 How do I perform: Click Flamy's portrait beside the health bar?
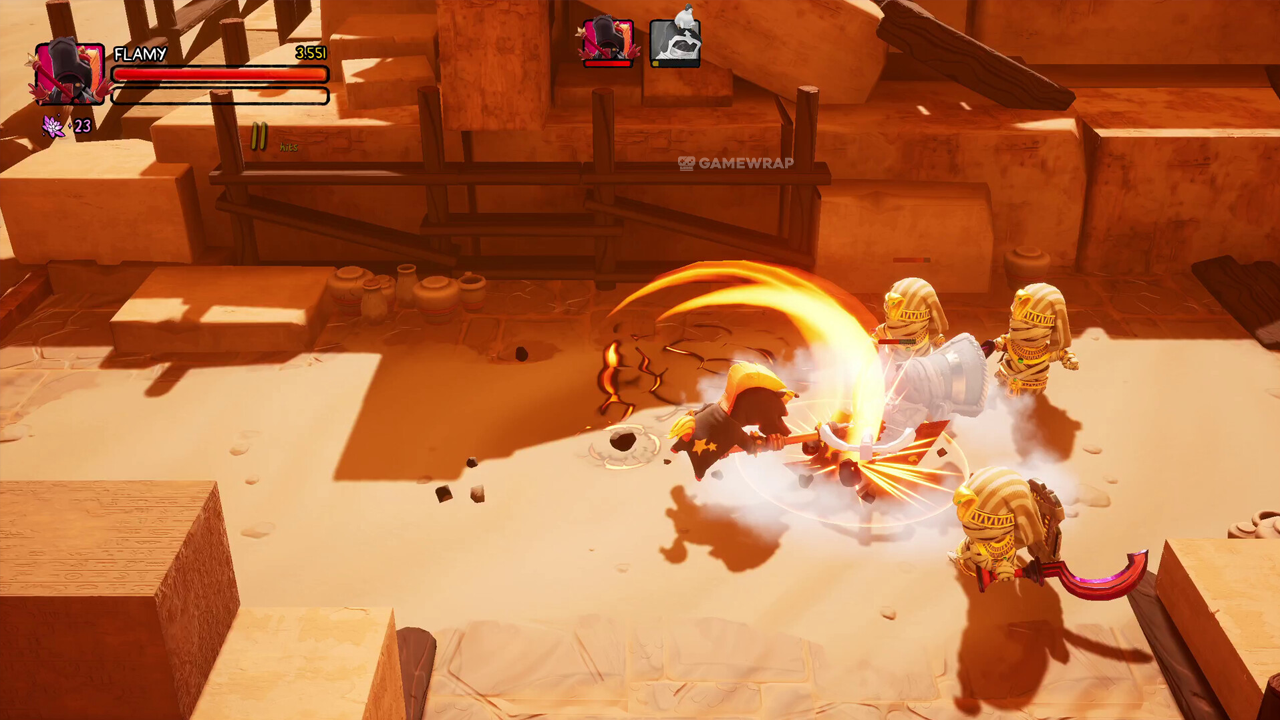70,73
